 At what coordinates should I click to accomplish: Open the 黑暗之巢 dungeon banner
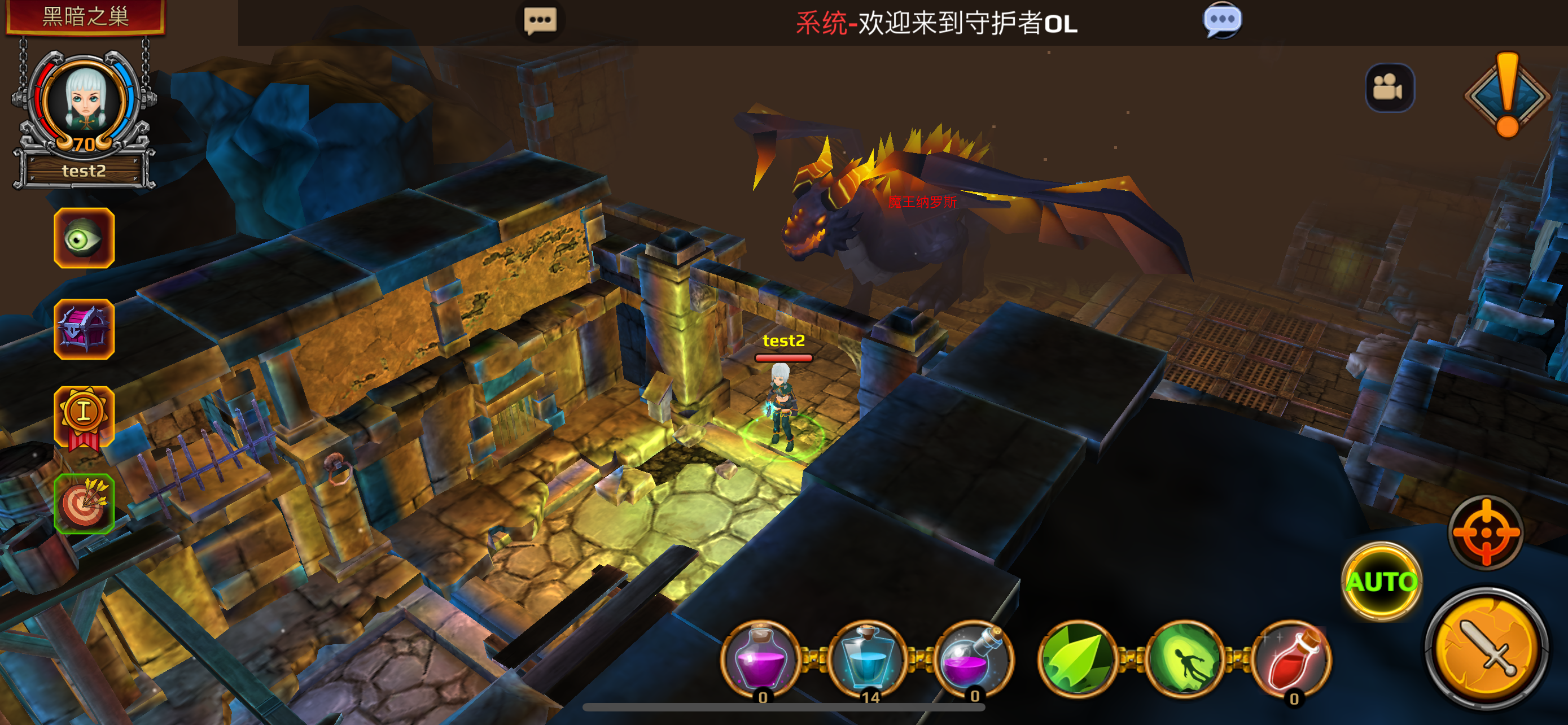tap(85, 17)
